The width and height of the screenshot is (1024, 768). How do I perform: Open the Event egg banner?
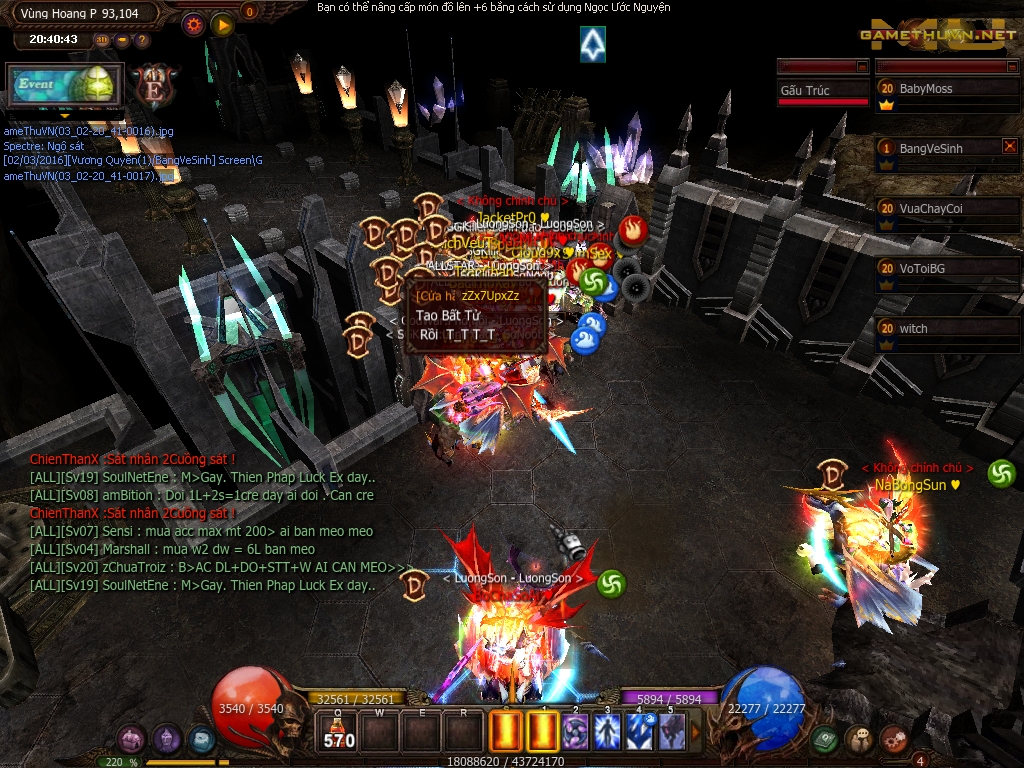(x=64, y=84)
